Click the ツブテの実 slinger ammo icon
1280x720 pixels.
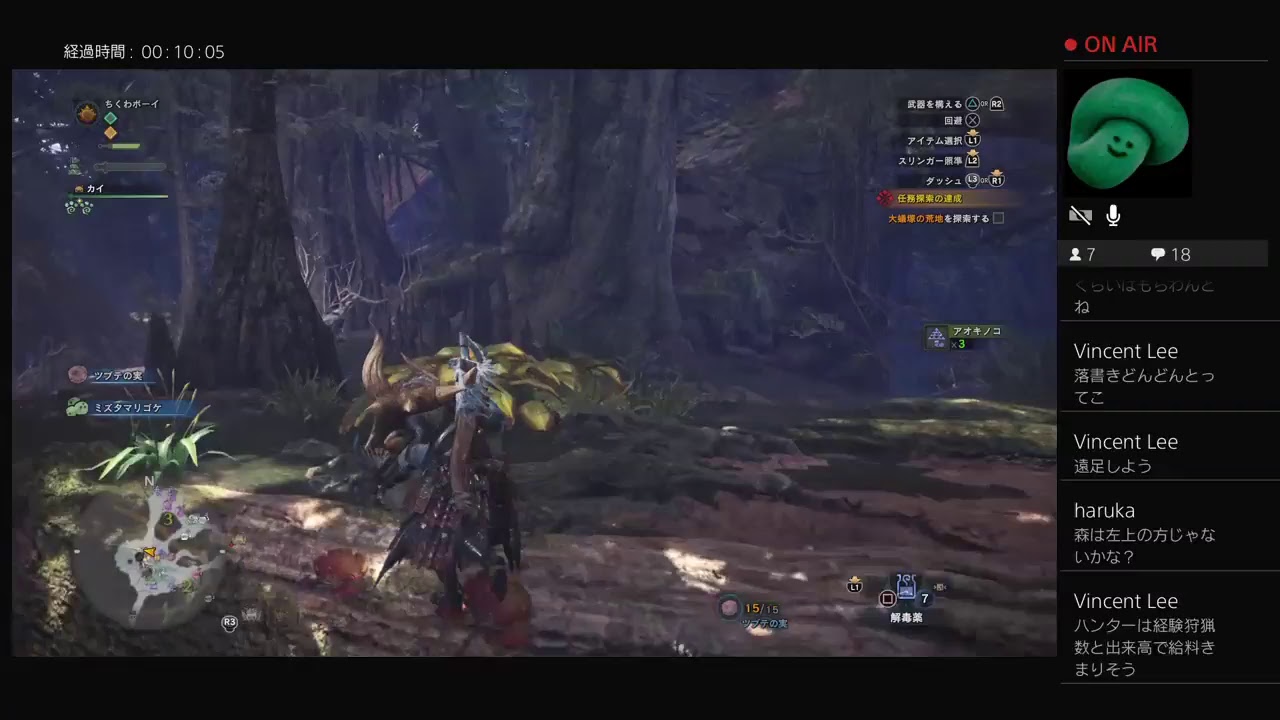click(729, 607)
